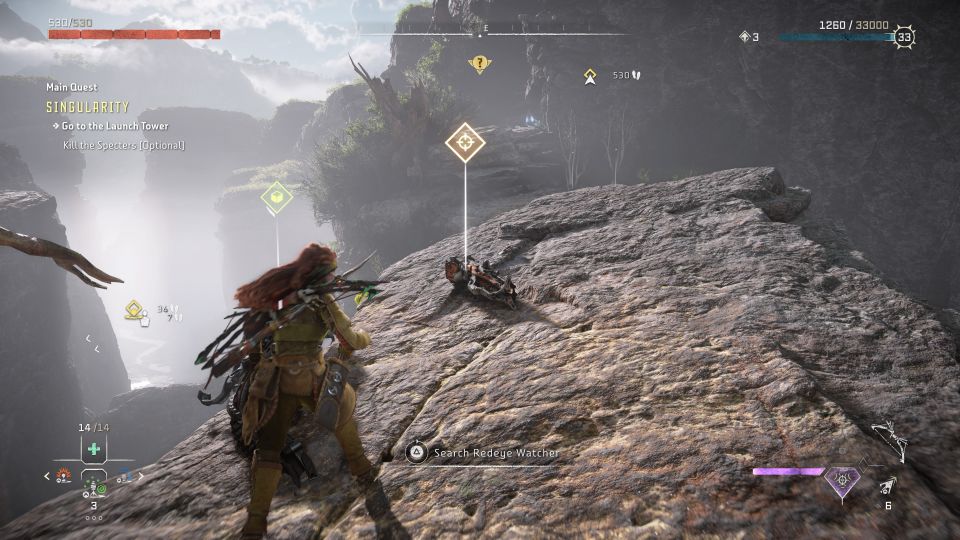Select the green smoke bomb tool

click(94, 486)
